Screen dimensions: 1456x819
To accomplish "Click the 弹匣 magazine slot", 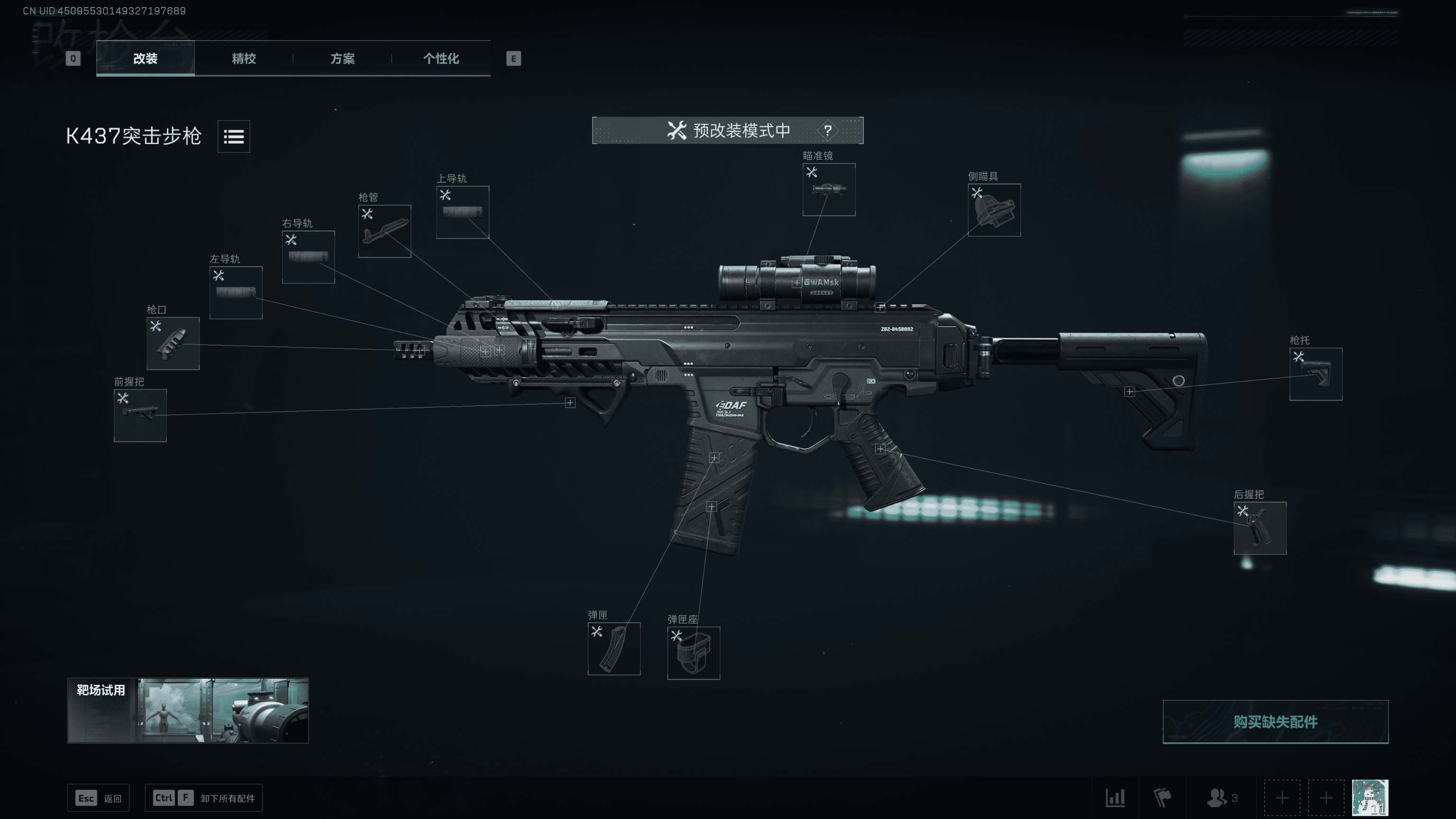I will point(614,649).
